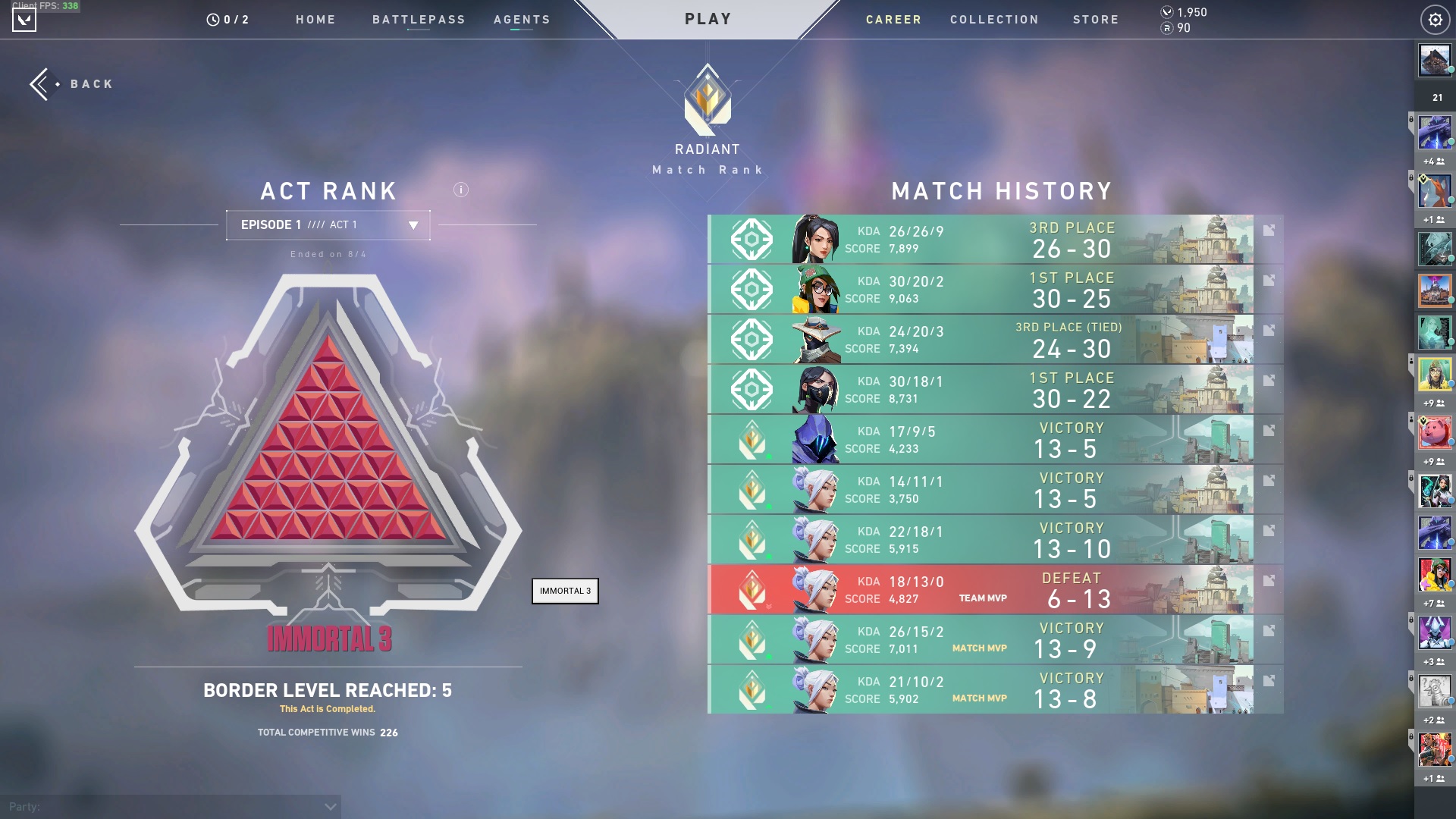Switch to the COLLECTION tab
The height and width of the screenshot is (819, 1456).
994,20
